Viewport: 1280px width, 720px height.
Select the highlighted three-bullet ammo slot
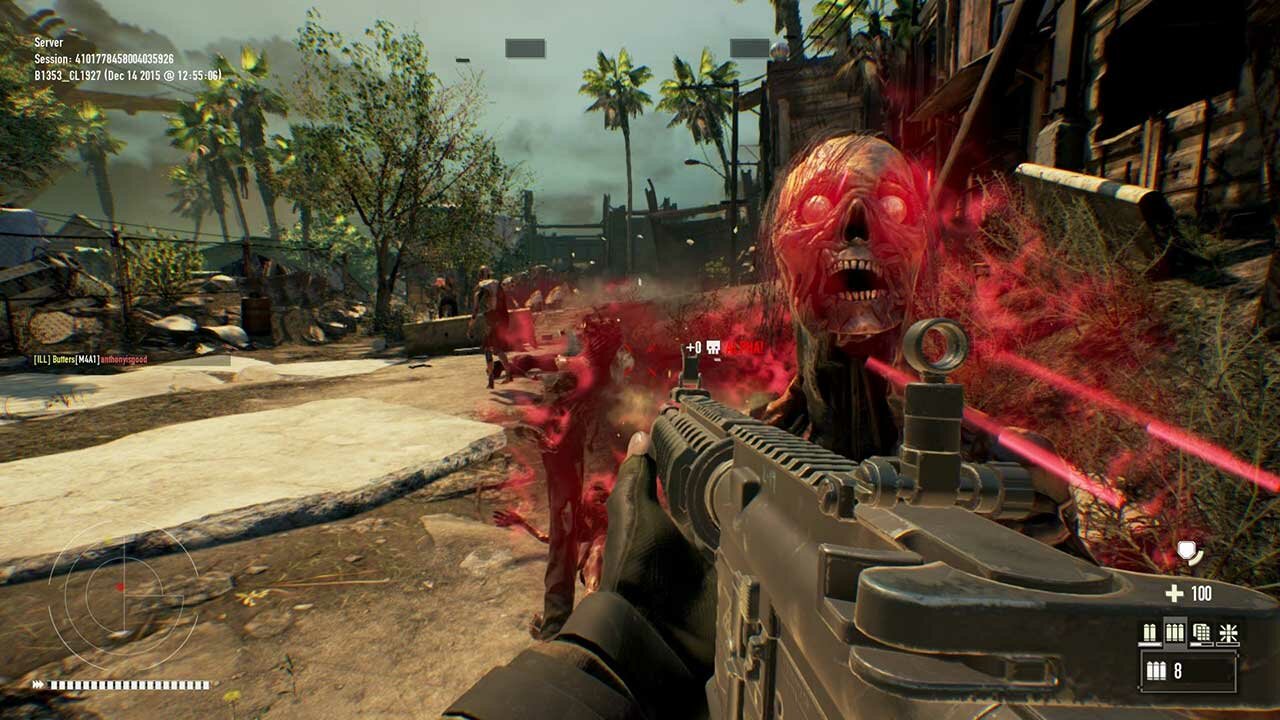point(1175,633)
